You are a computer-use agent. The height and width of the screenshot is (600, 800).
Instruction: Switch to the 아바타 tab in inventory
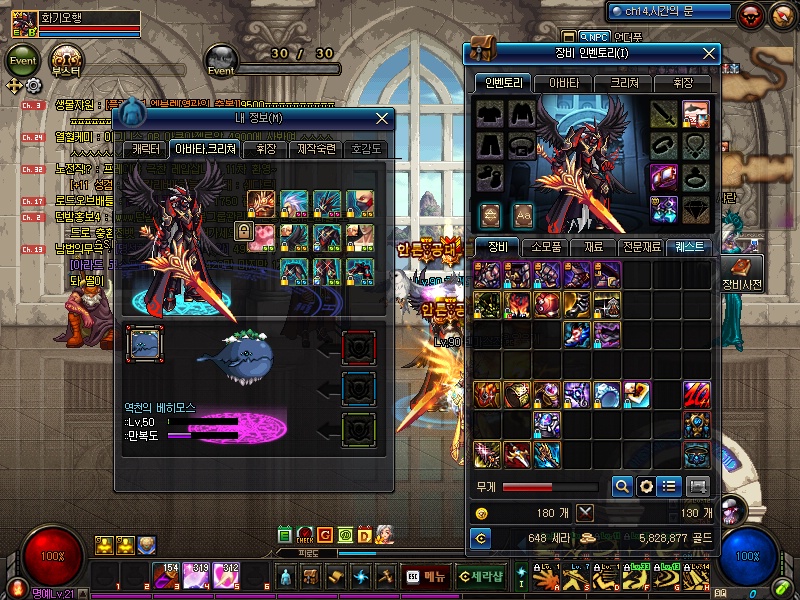click(x=561, y=83)
